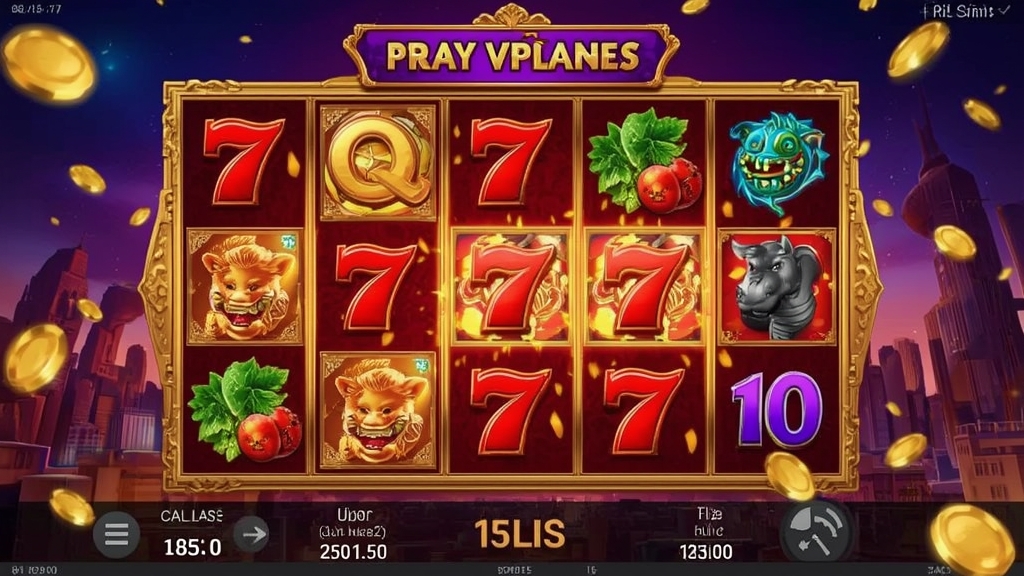Click the right arrow button
Viewport: 1024px width, 576px height.
253,535
